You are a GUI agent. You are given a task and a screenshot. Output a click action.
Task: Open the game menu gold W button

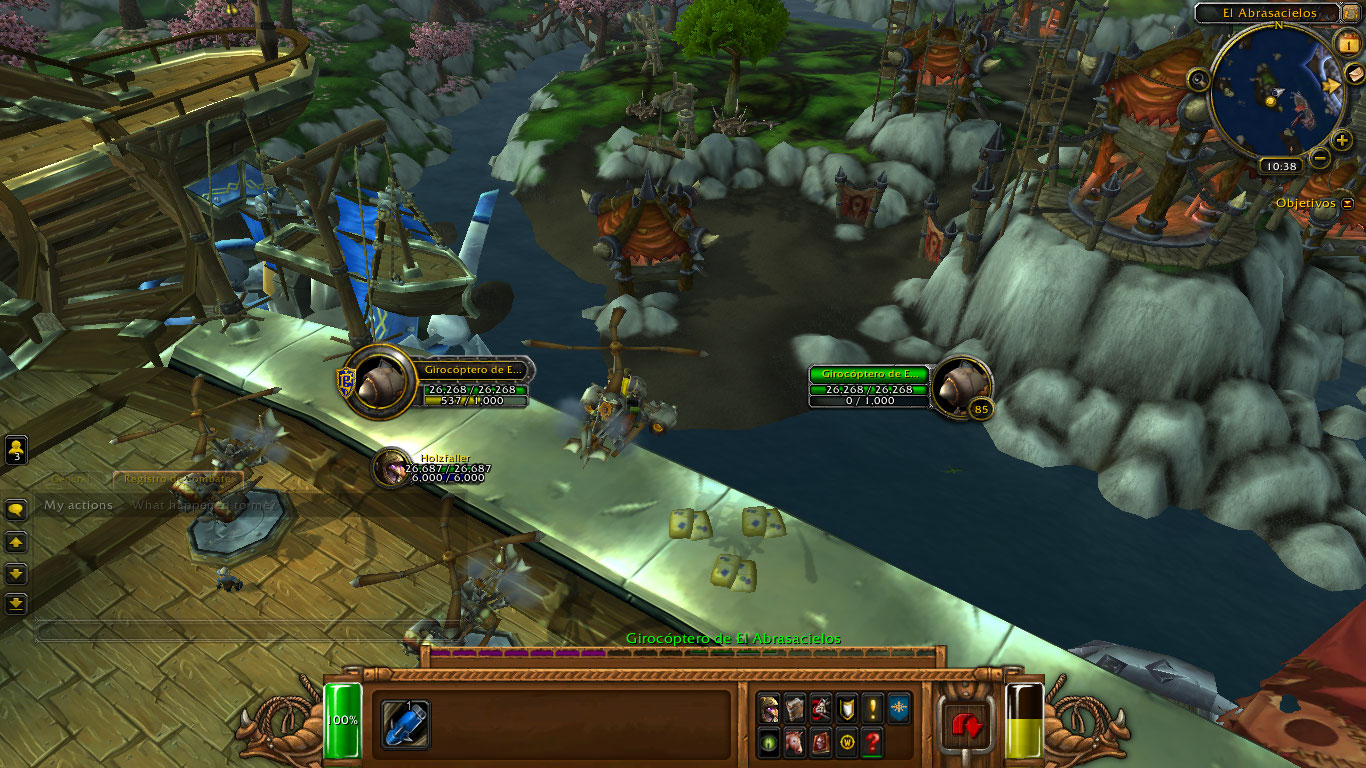point(846,742)
